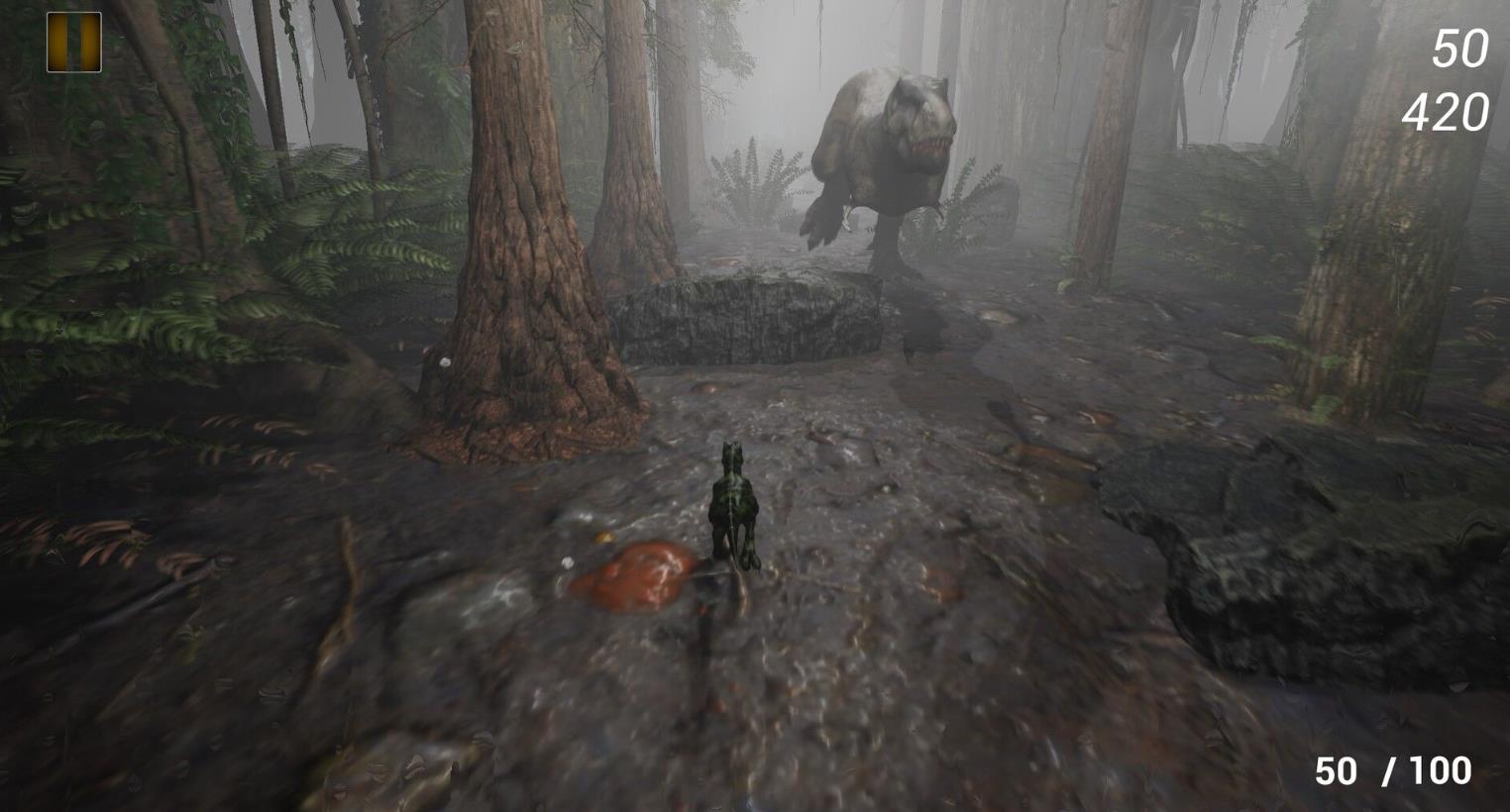
Task: Click the white pickup on the left tree trunk
Action: click(x=445, y=361)
